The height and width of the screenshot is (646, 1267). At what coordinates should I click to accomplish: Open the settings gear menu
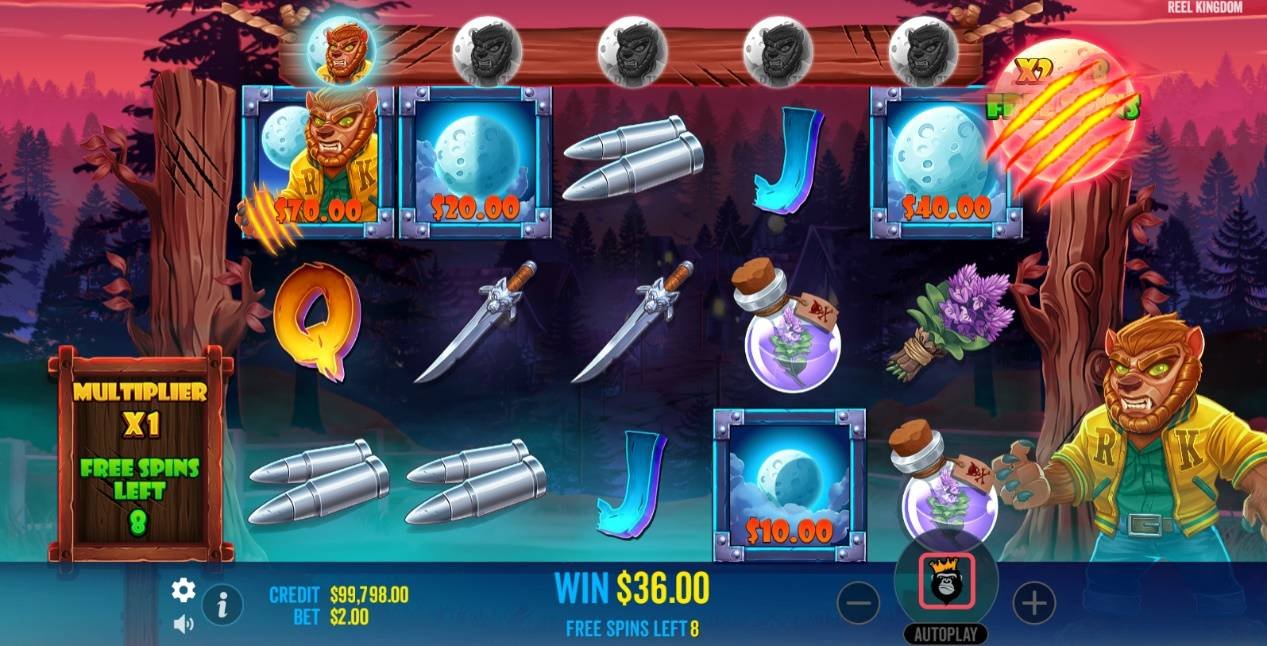[x=183, y=590]
